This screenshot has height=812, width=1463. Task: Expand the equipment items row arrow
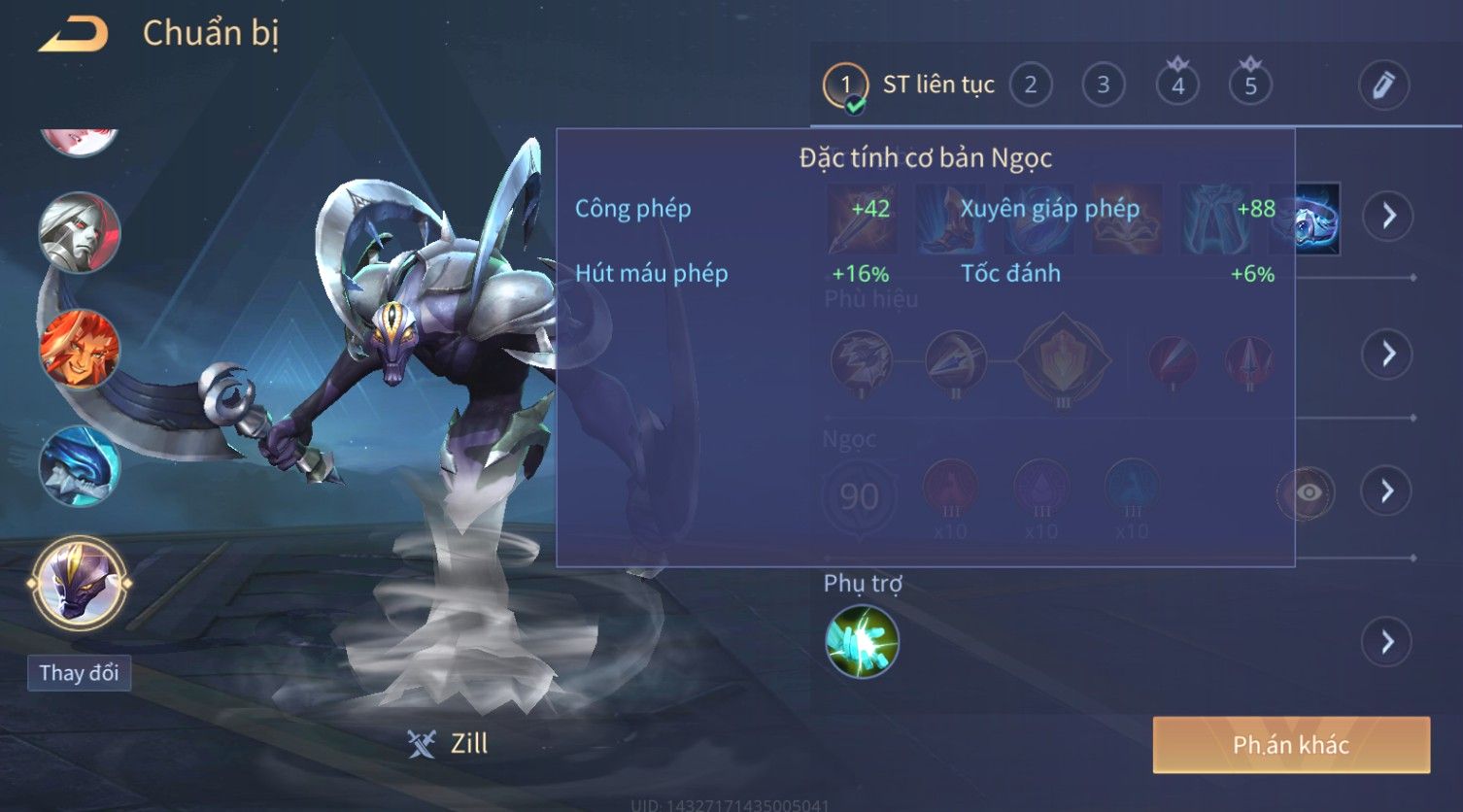pyautogui.click(x=1388, y=216)
